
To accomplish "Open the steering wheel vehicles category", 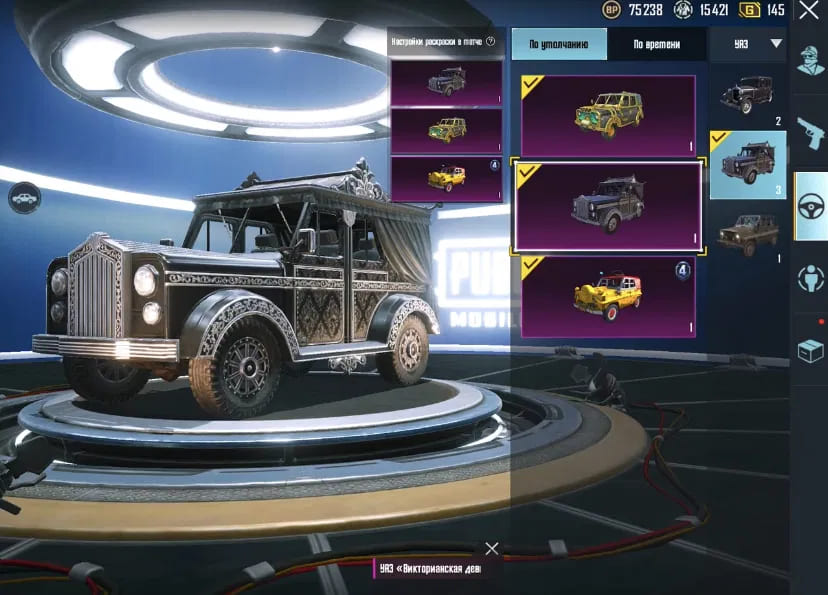I will pyautogui.click(x=810, y=206).
